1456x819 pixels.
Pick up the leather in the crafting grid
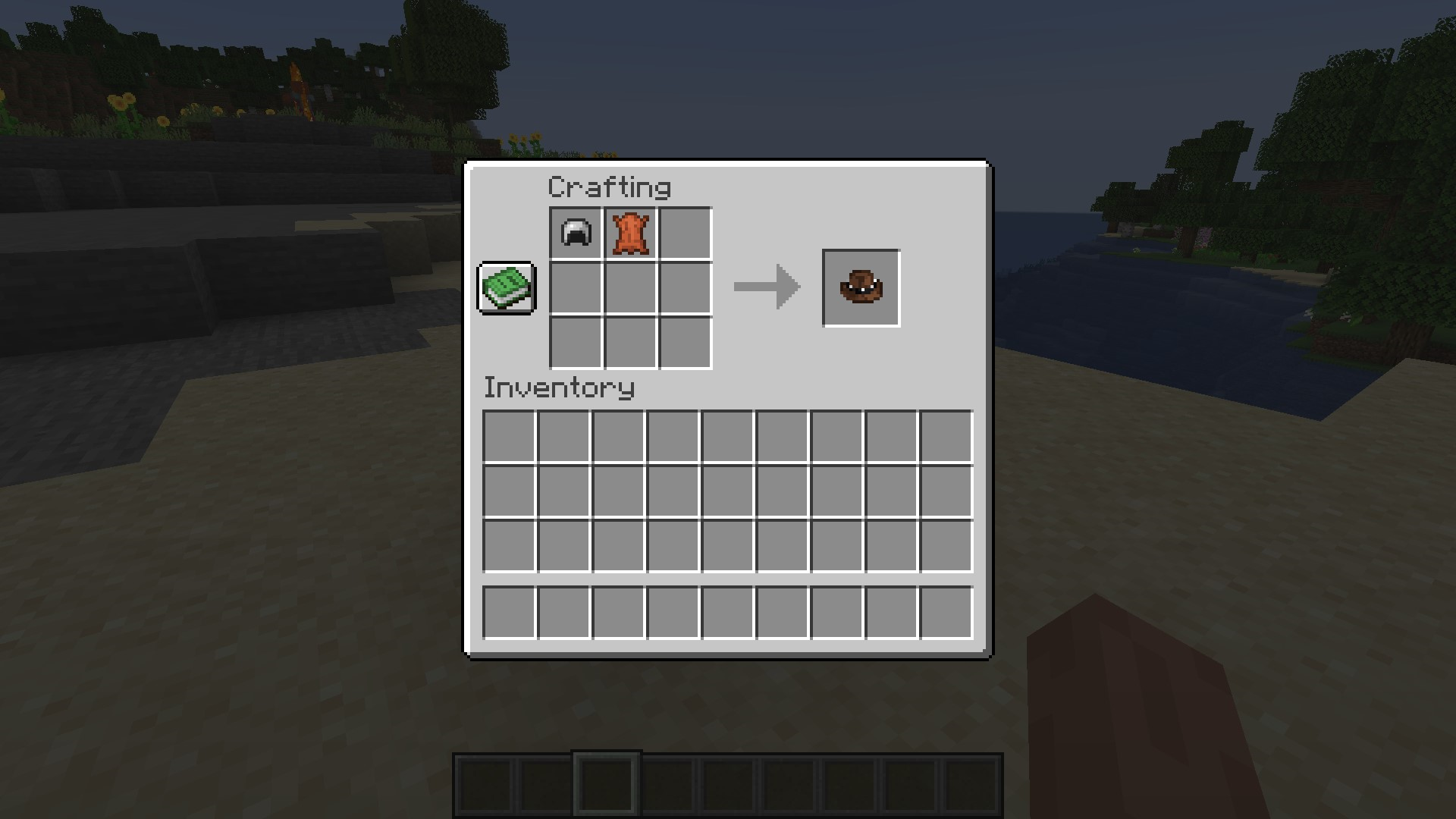coord(629,234)
